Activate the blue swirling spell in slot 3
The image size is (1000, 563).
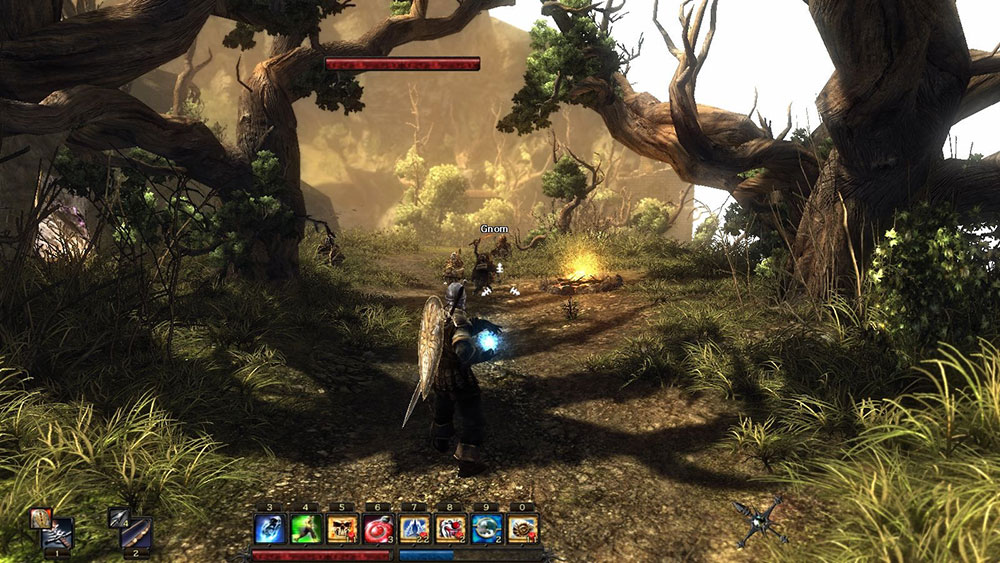coord(270,528)
